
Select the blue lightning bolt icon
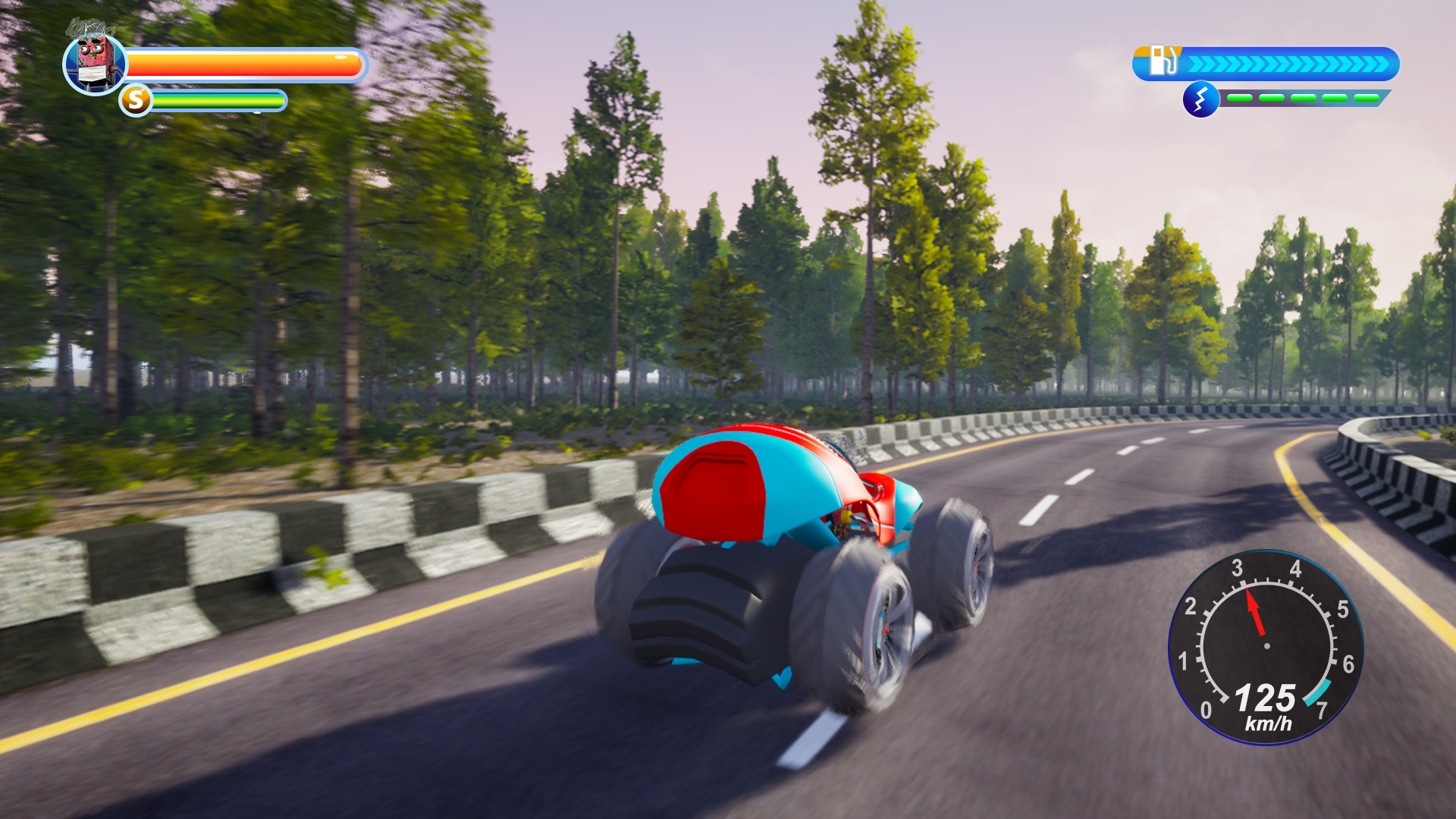[1201, 101]
